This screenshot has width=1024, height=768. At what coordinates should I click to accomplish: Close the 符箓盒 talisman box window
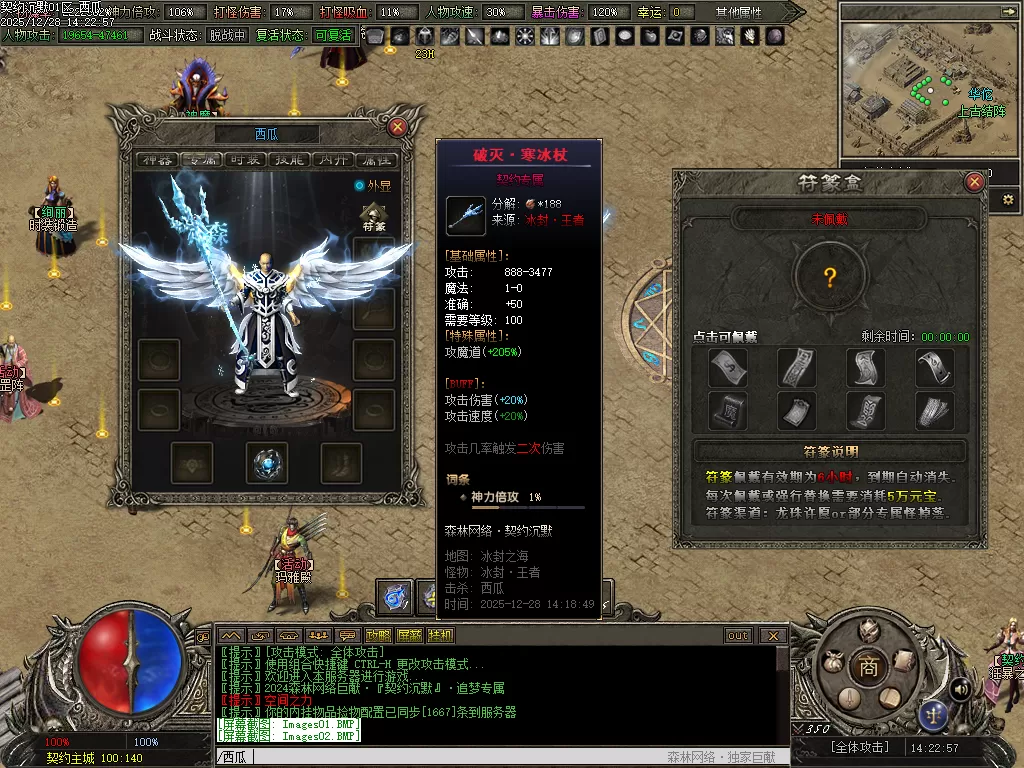[x=975, y=182]
